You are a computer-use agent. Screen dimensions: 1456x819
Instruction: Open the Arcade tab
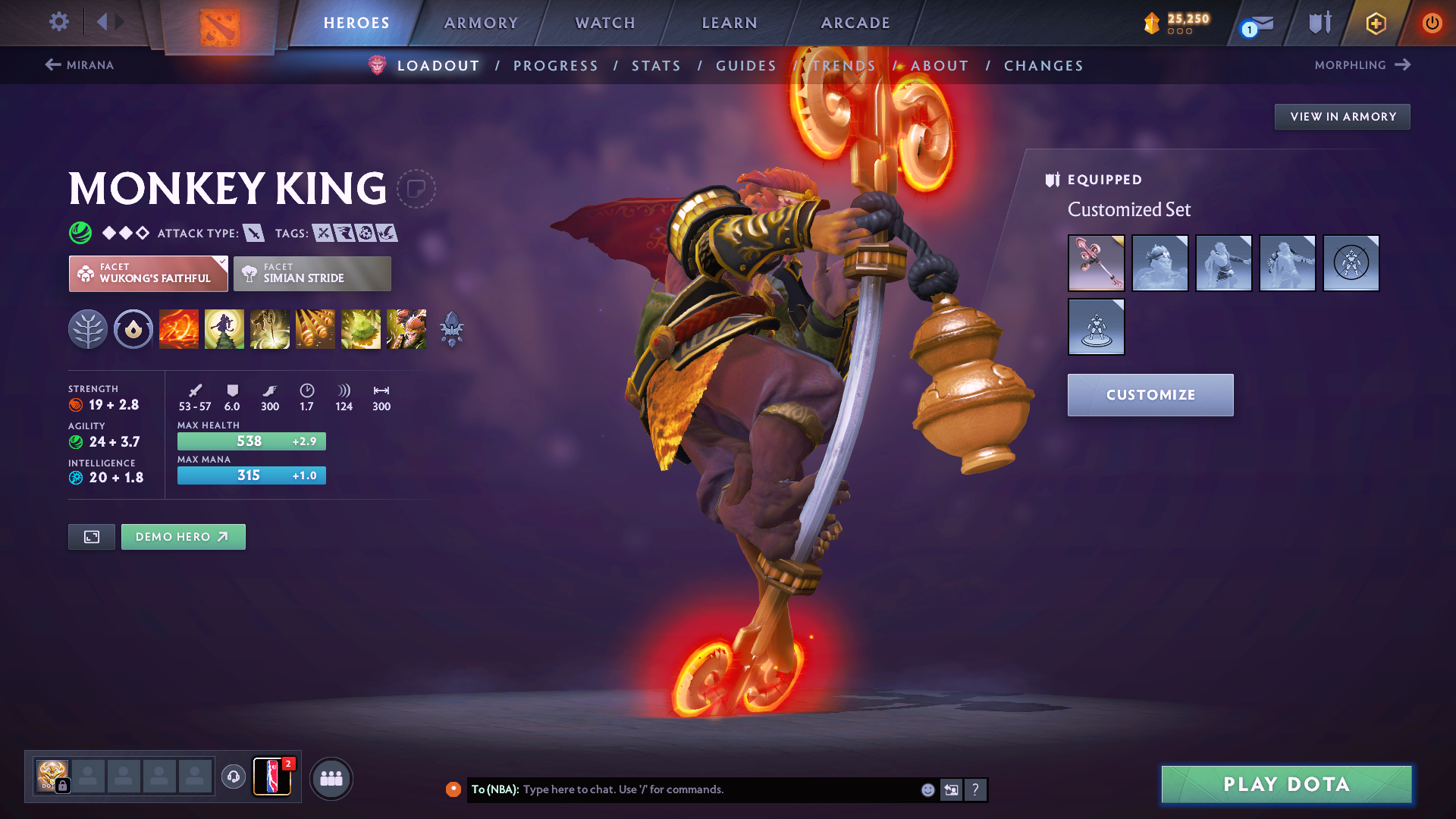[x=855, y=23]
